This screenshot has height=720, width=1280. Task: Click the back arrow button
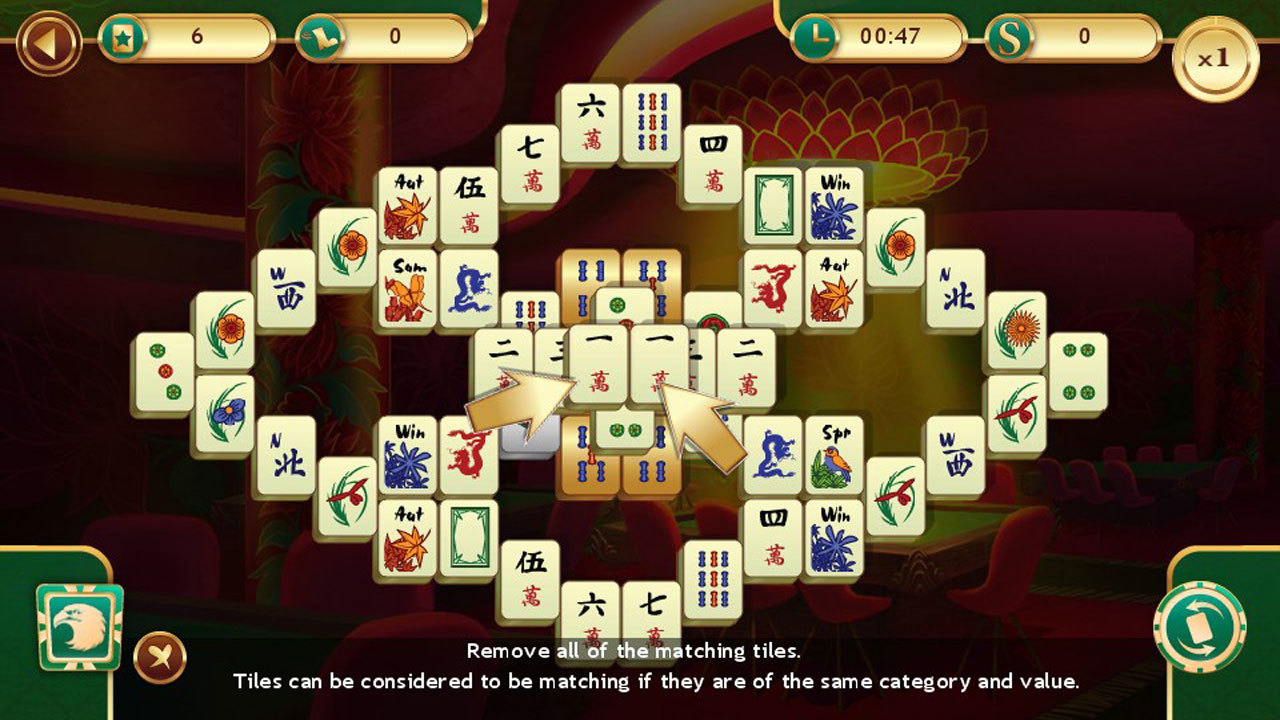49,41
